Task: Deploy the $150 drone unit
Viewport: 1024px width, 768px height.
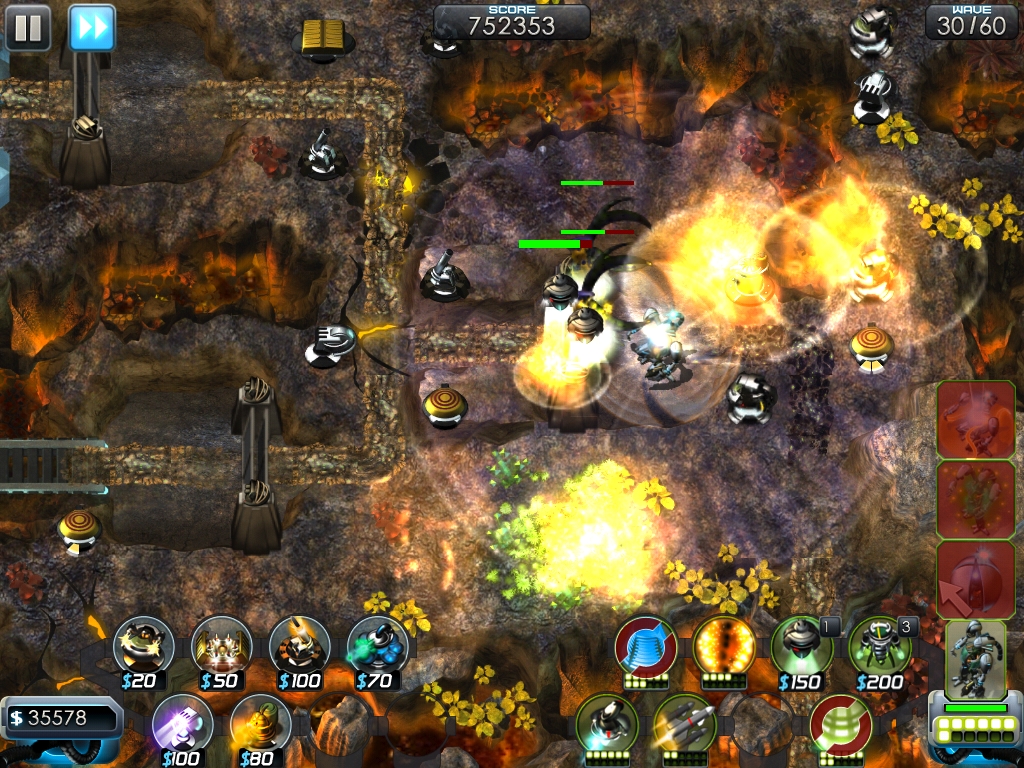Action: point(802,646)
